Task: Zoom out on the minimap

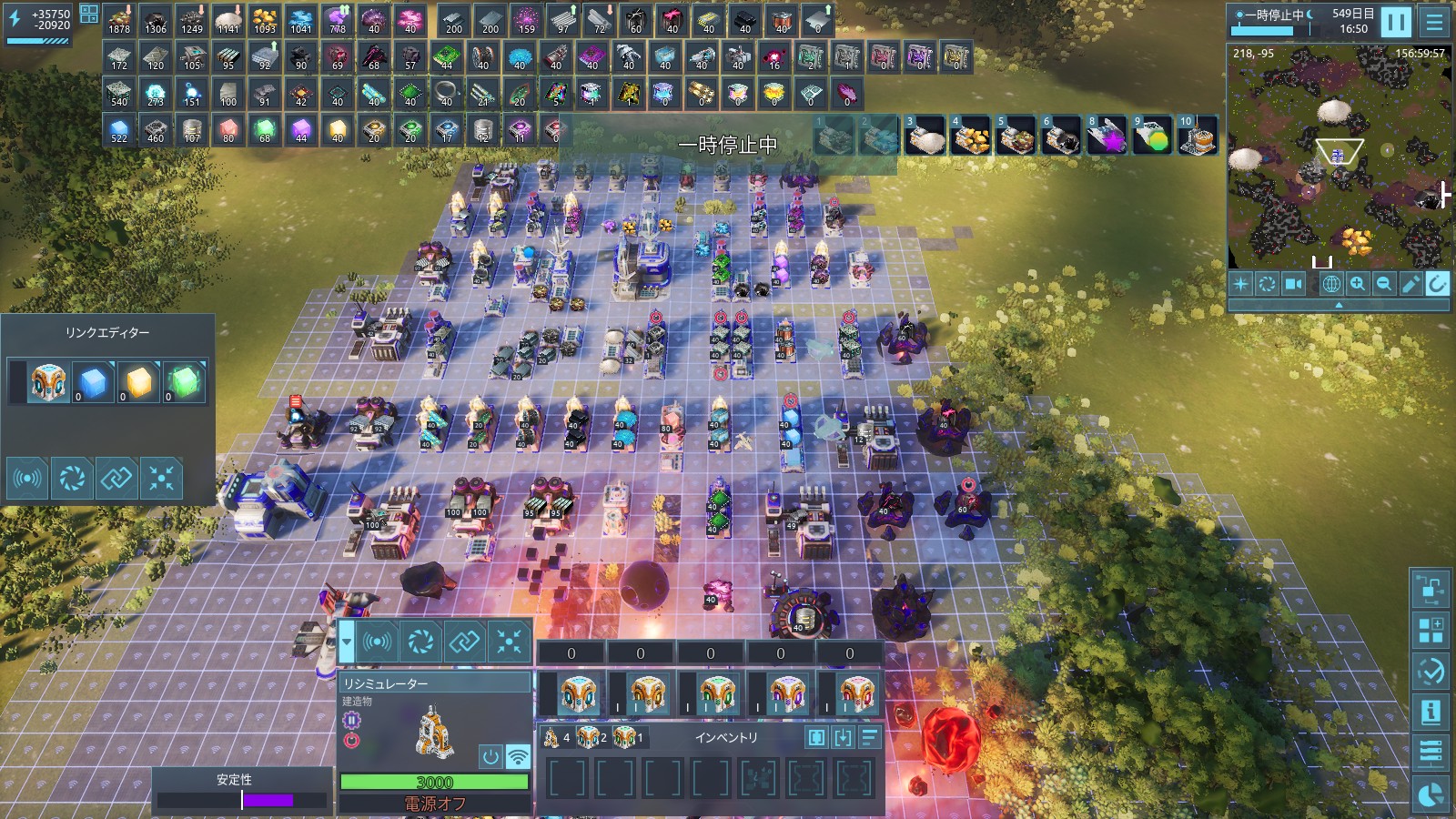Action: pos(1384,284)
